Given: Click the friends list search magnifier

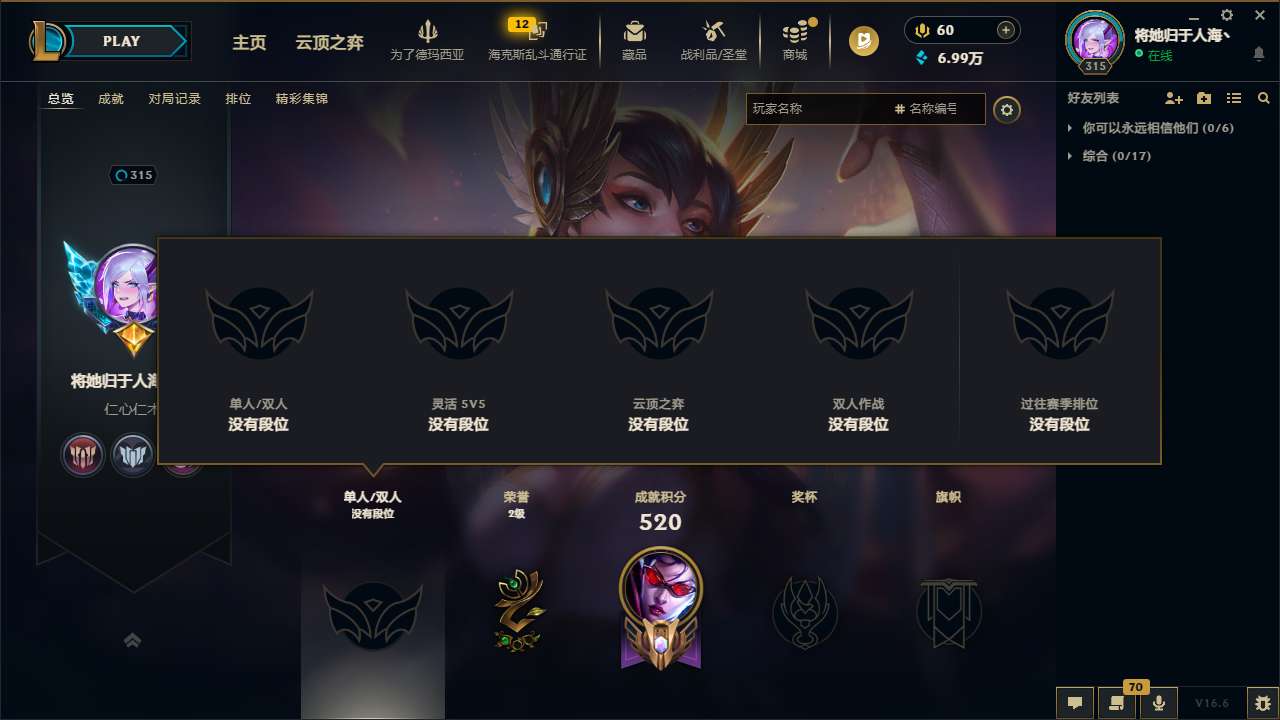Looking at the screenshot, I should [1263, 98].
